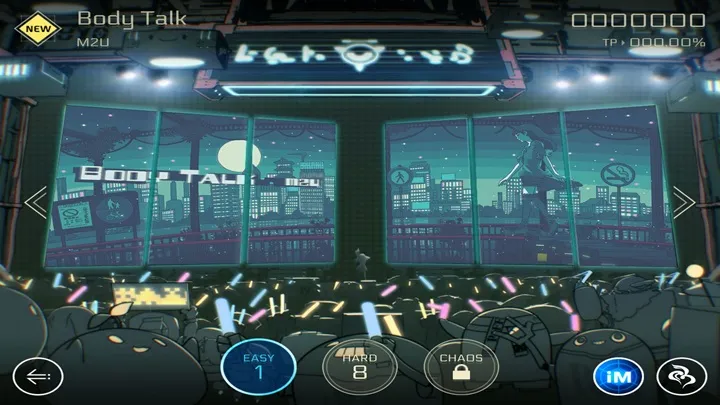720x405 pixels.
Task: Select the locked CHAOS difficulty
Action: (x=461, y=366)
